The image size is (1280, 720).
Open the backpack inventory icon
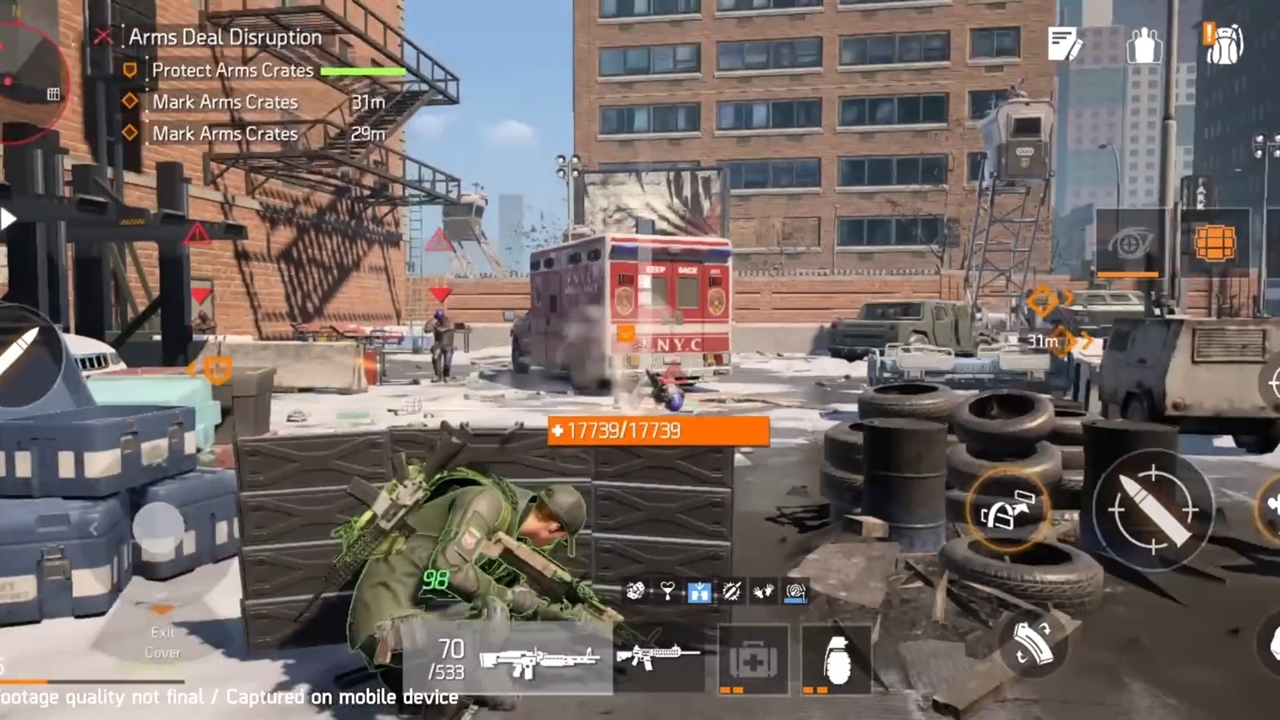[x=1223, y=44]
